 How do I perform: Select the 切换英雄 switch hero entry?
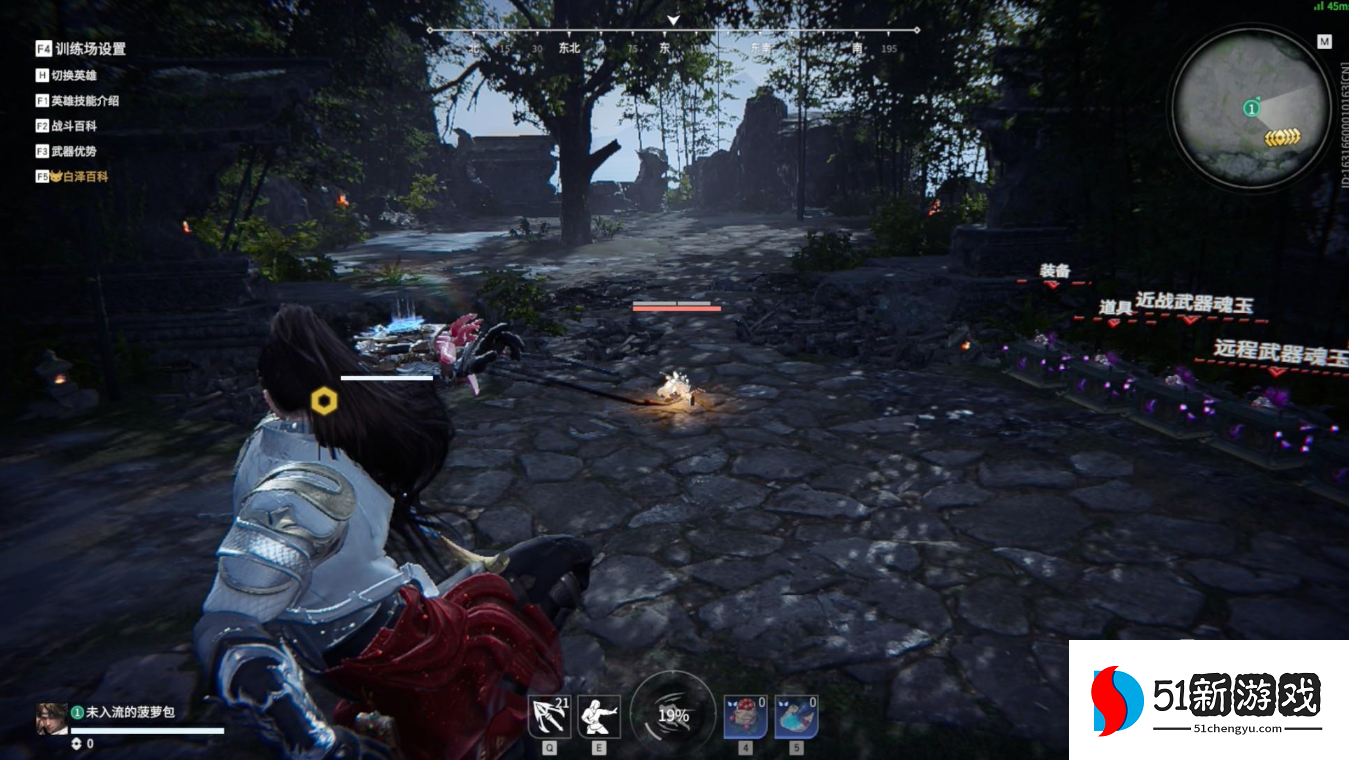[x=76, y=75]
